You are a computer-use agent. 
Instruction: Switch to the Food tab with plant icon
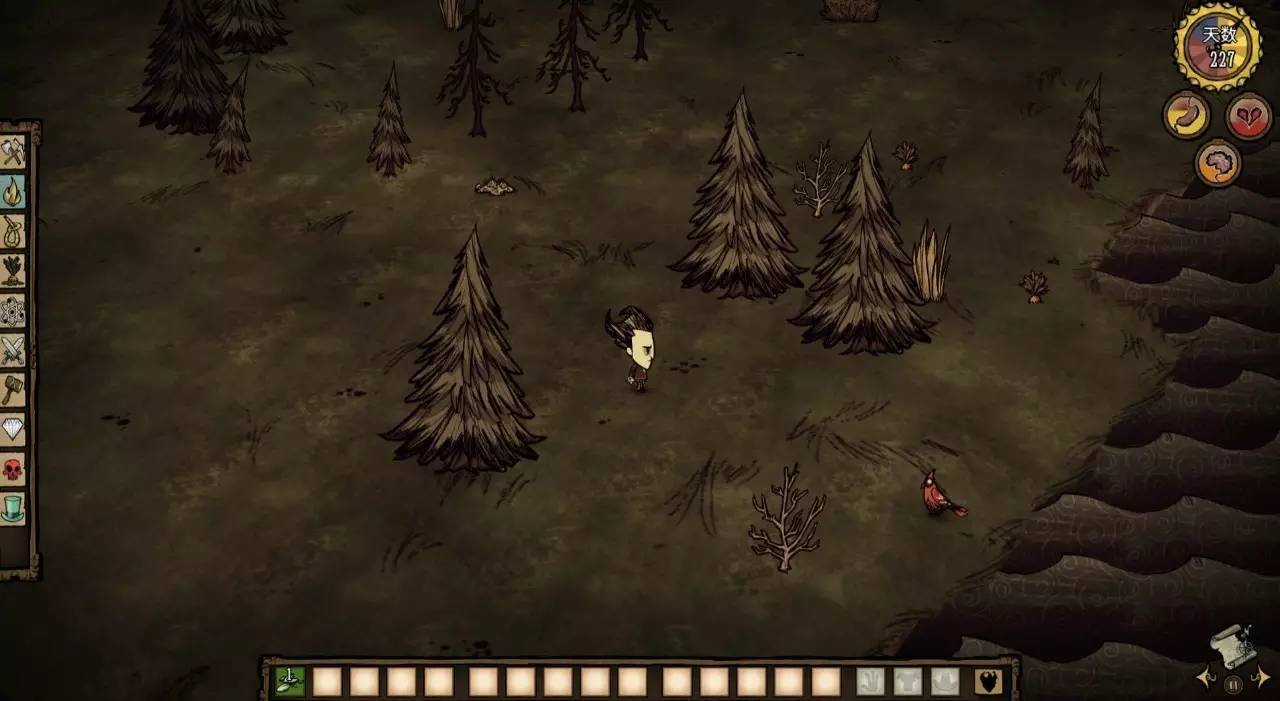(13, 270)
